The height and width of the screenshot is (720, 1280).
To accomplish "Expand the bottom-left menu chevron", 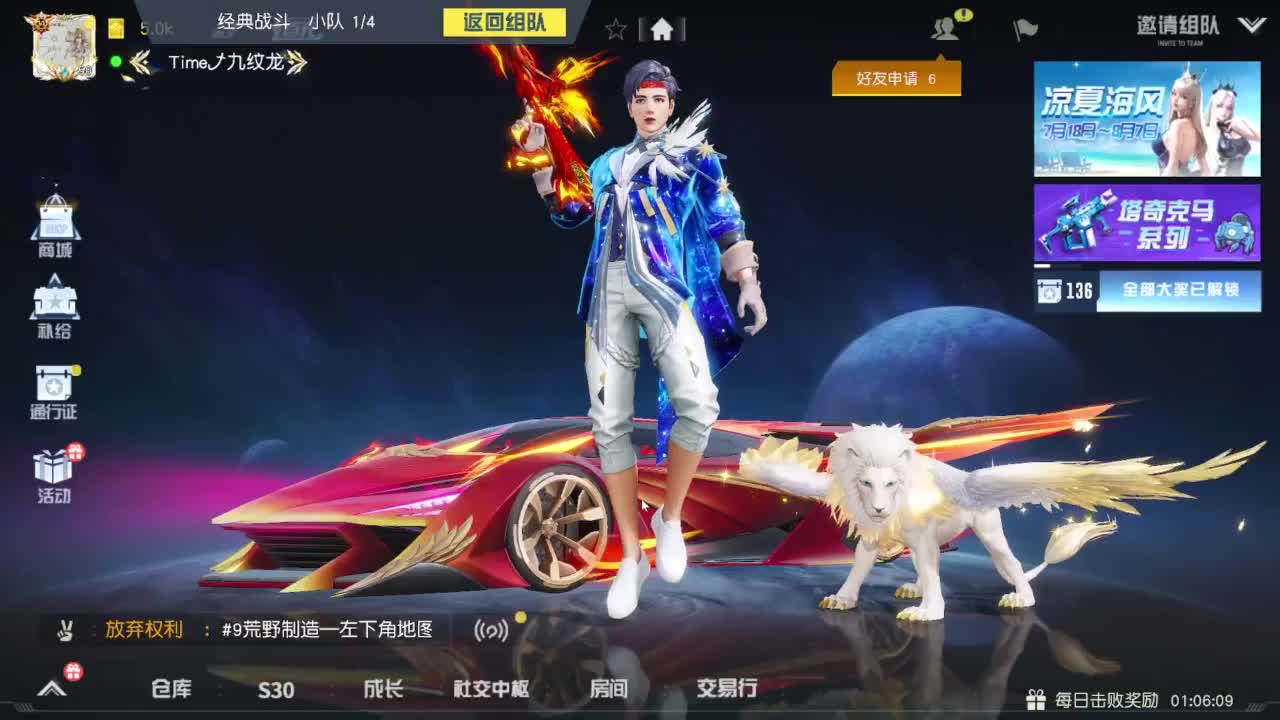I will pyautogui.click(x=50, y=690).
